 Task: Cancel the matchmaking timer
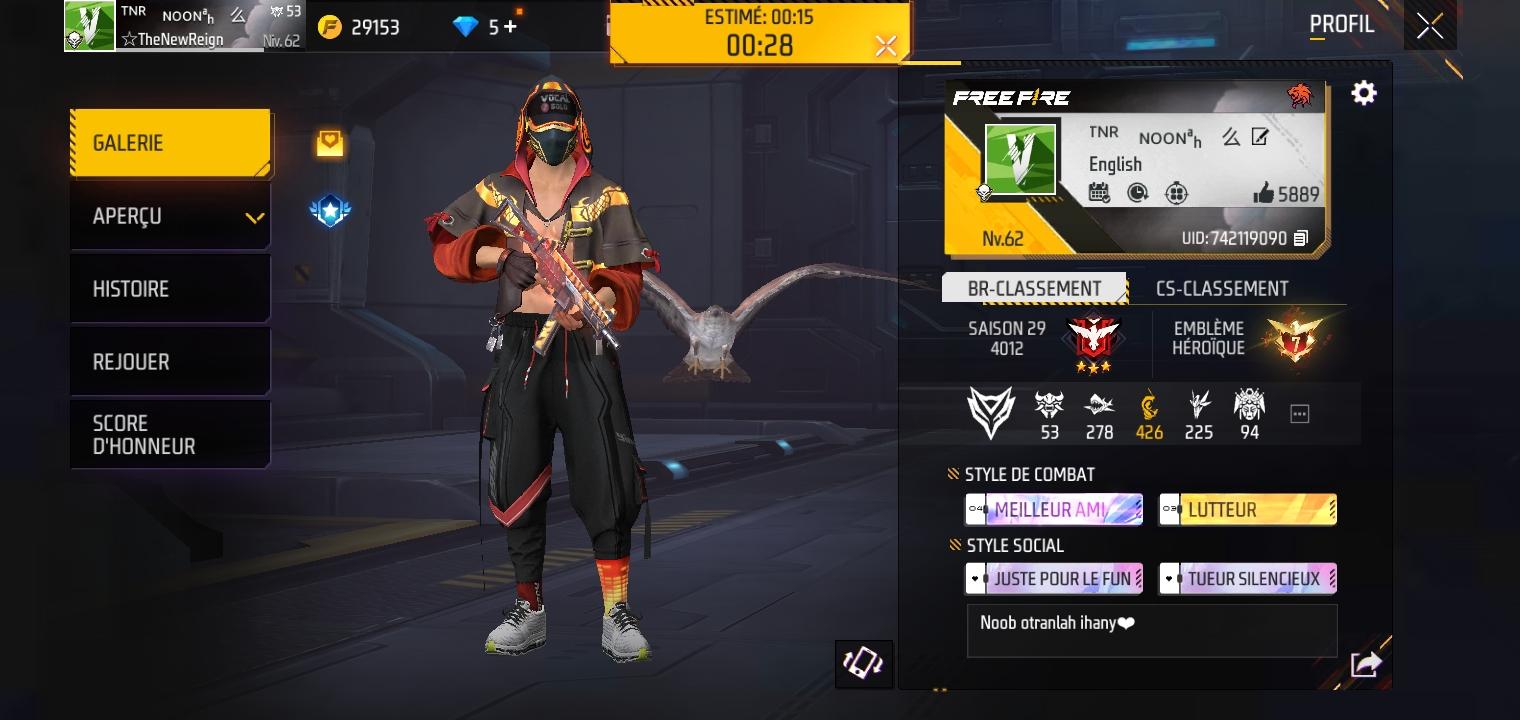pos(885,45)
